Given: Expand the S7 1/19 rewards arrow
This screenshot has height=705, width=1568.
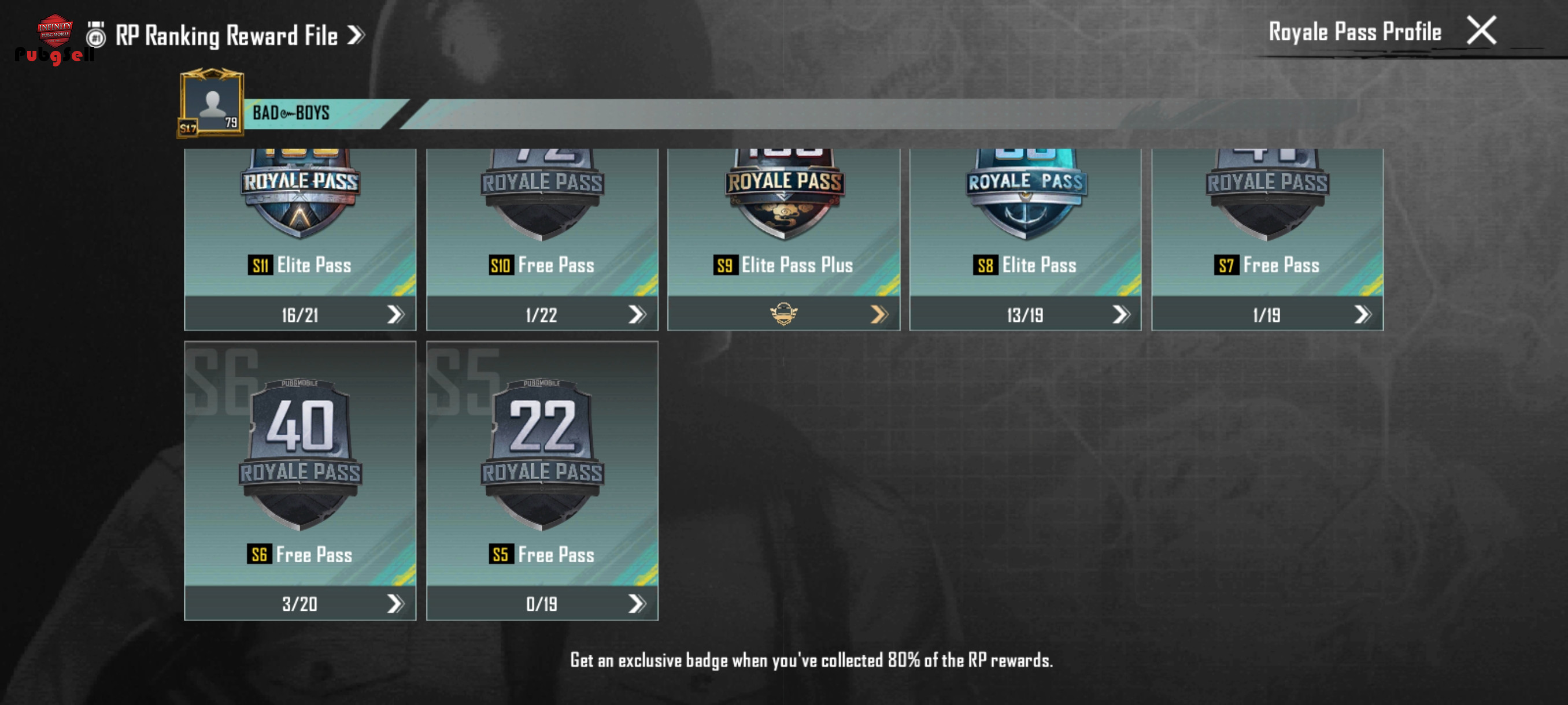Looking at the screenshot, I should (1362, 314).
